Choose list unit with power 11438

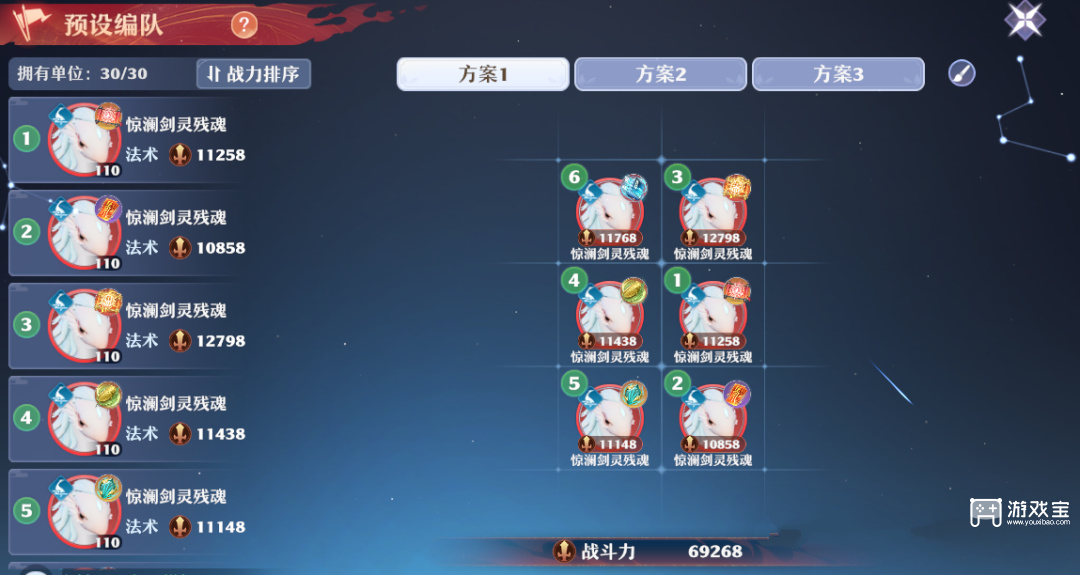coord(125,418)
